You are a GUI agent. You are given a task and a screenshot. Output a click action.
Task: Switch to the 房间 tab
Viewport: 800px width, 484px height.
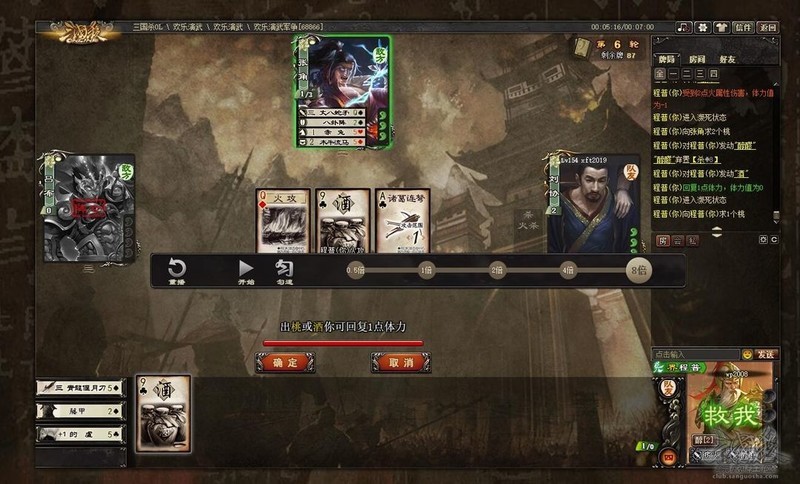click(x=698, y=57)
